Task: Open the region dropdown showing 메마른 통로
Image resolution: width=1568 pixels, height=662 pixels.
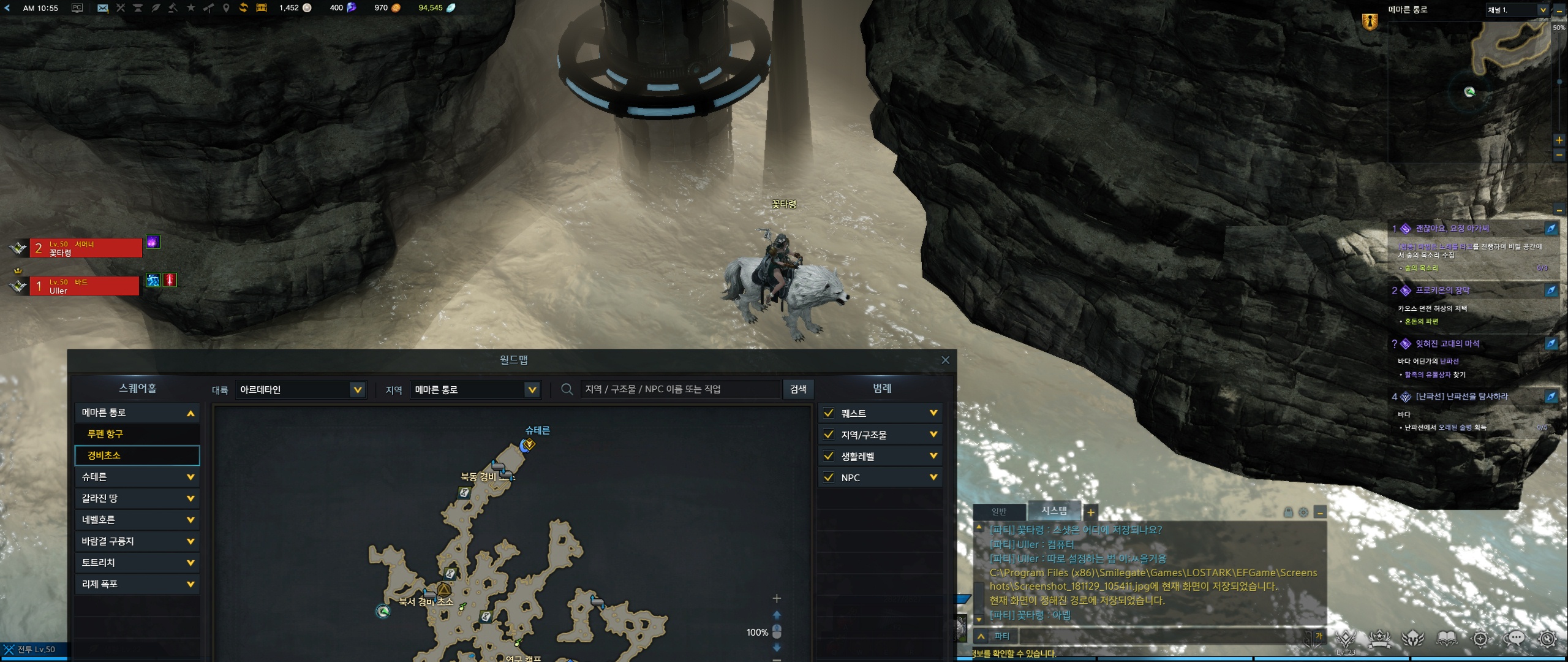Action: click(x=475, y=390)
